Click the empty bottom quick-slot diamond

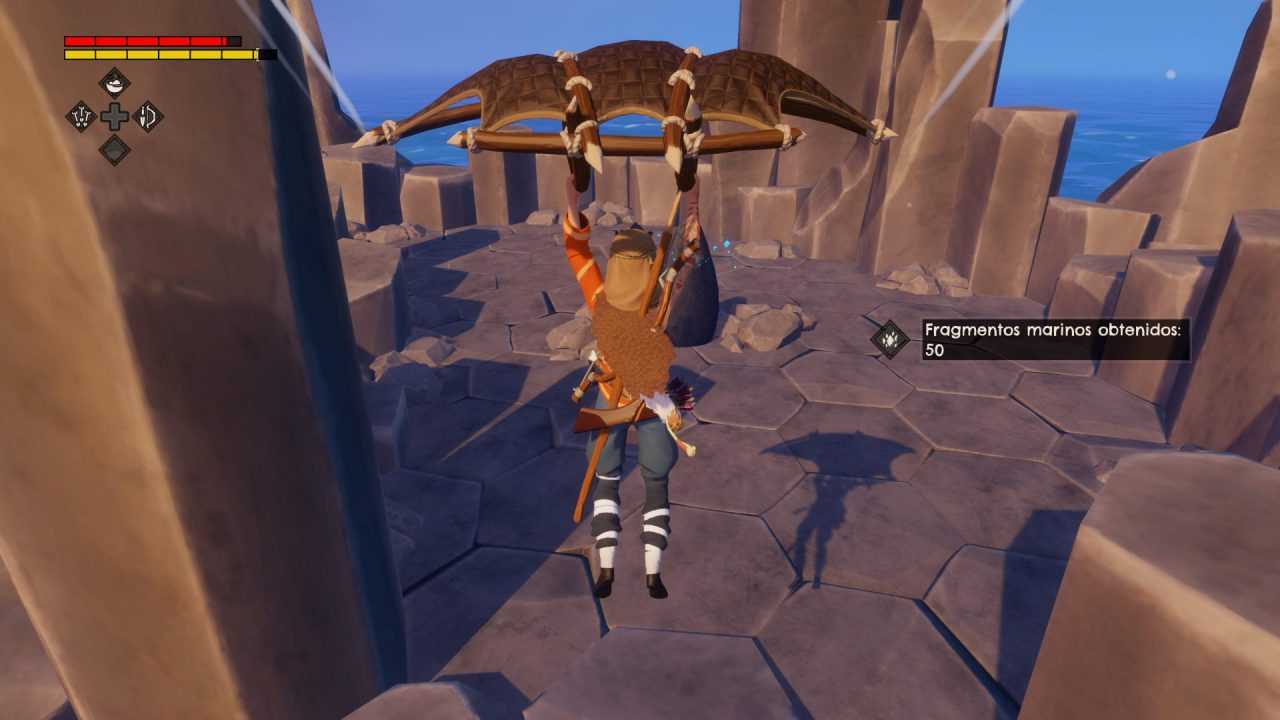[x=115, y=149]
